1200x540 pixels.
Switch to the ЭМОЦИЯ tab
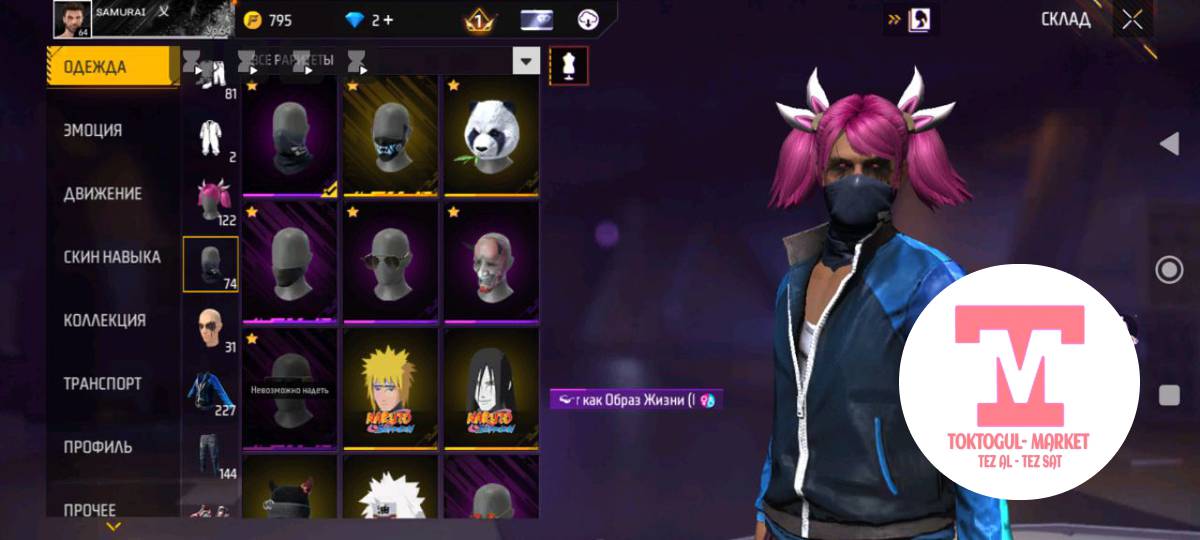point(93,130)
